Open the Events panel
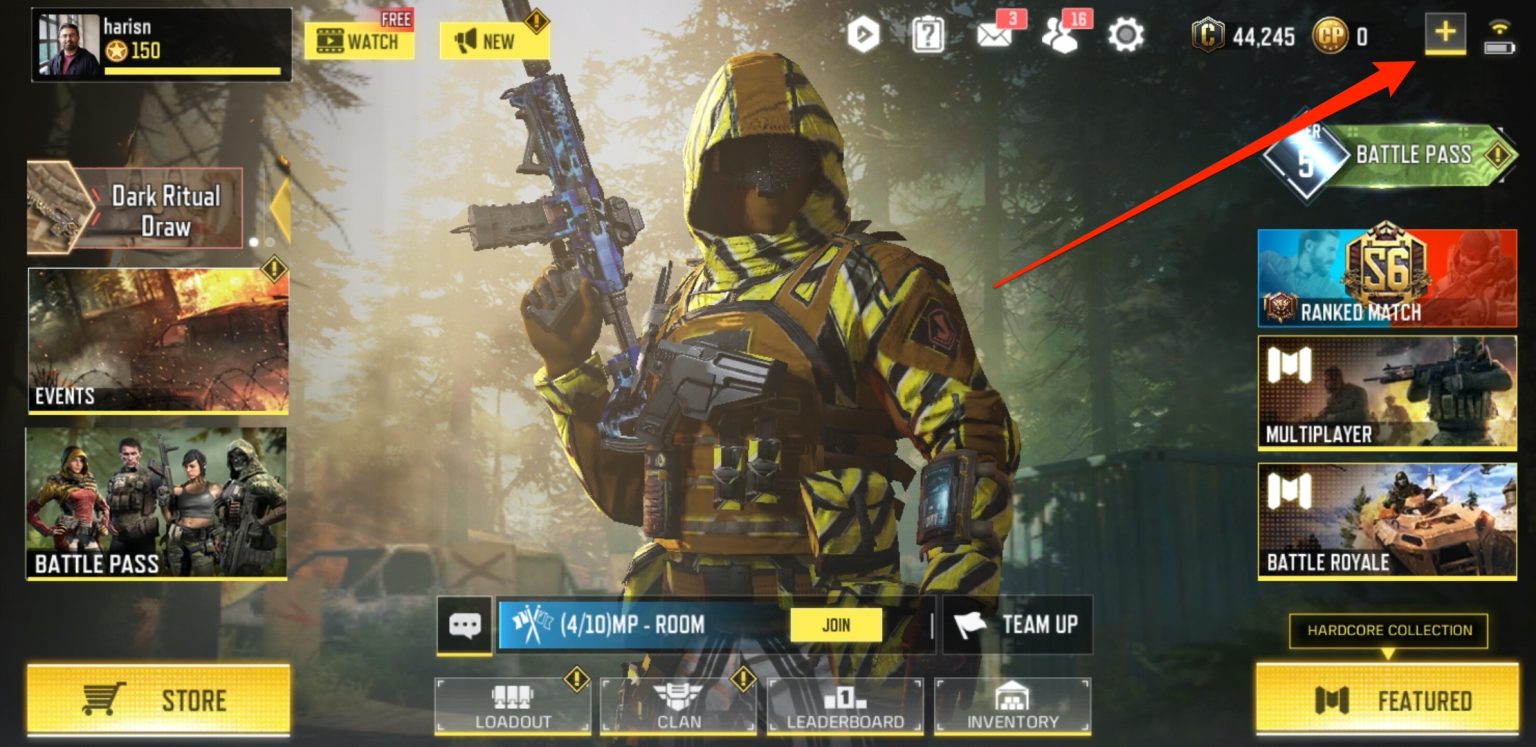 click(155, 338)
